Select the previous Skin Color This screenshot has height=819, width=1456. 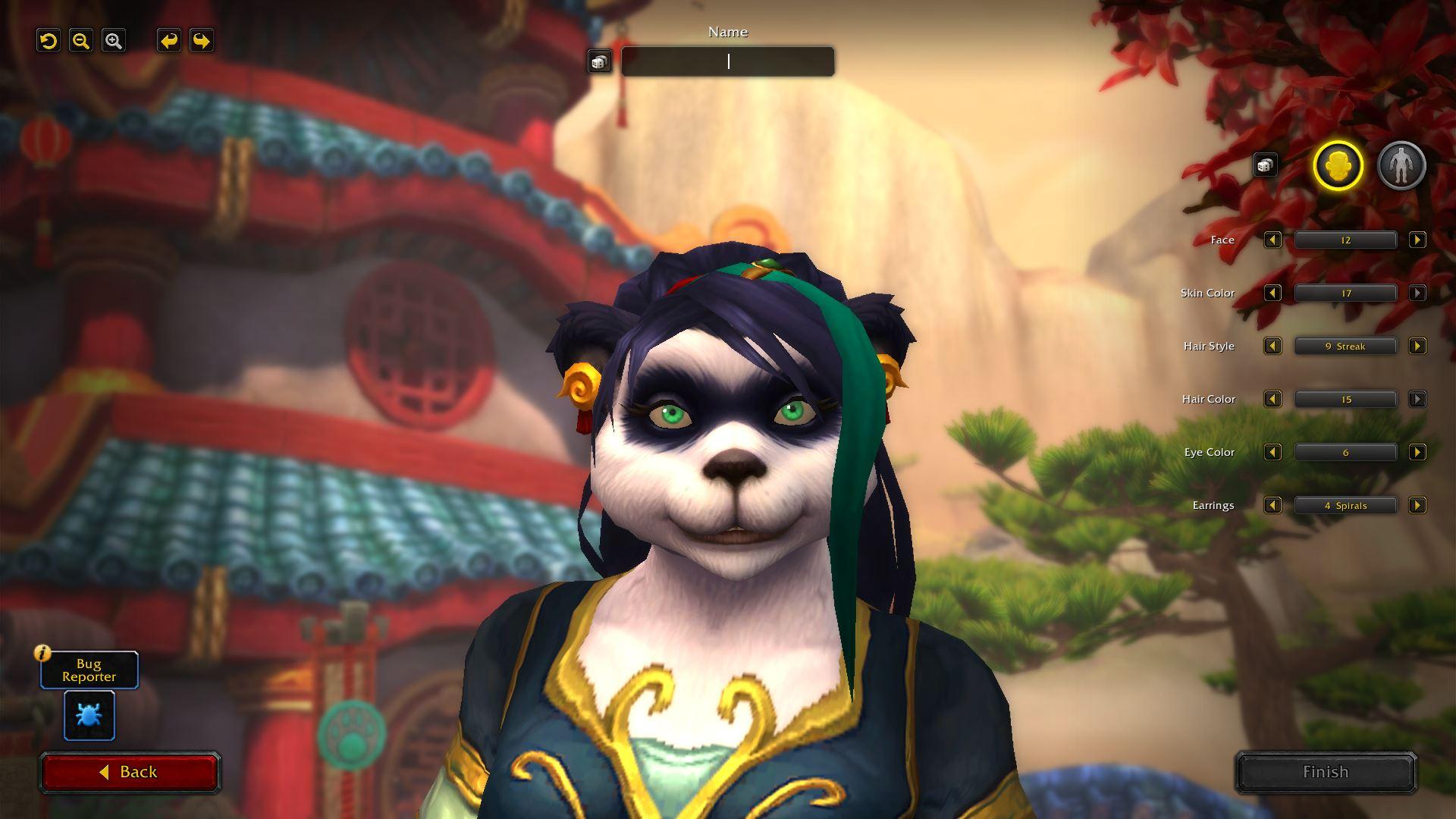[1272, 293]
